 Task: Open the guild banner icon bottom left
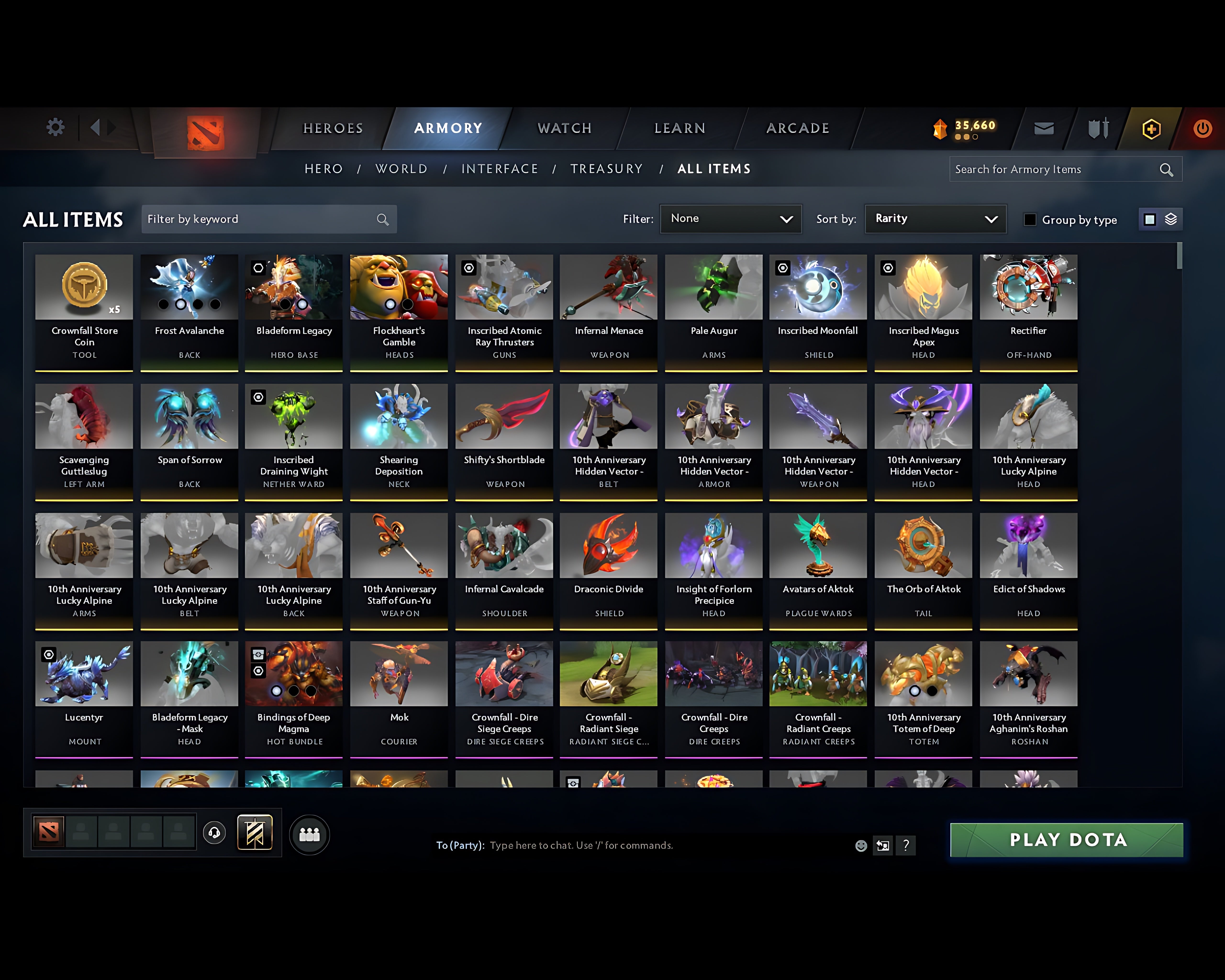coord(255,832)
